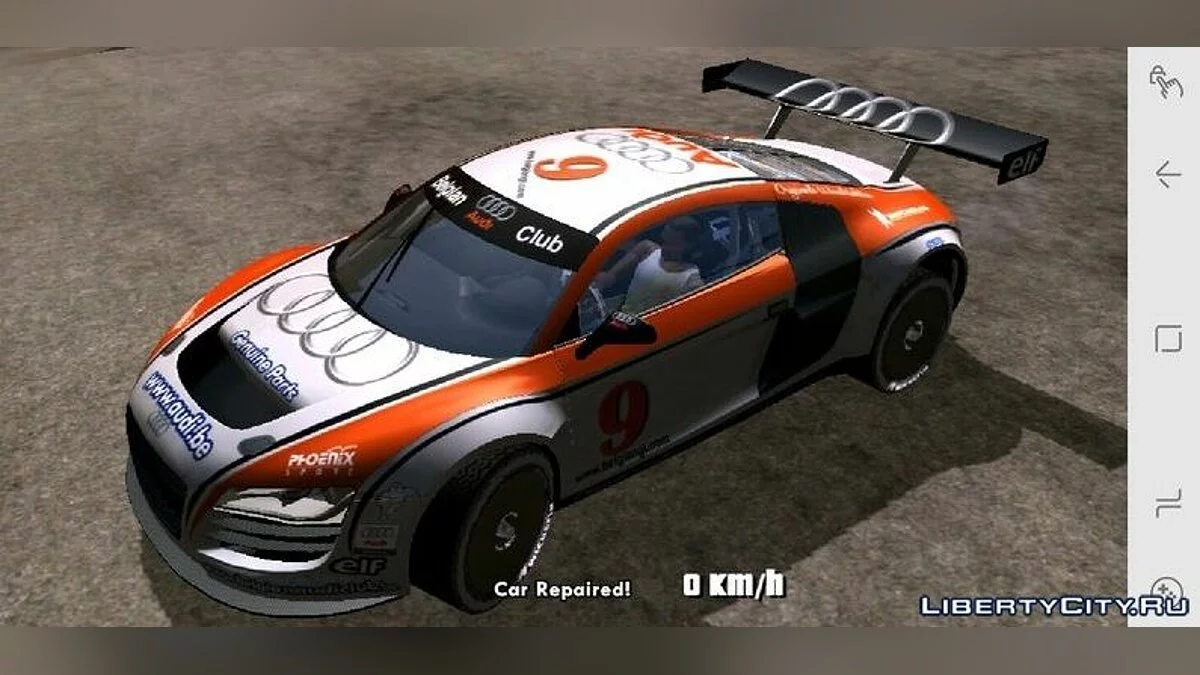
Task: Open the recent apps switcher
Action: coord(1167,503)
